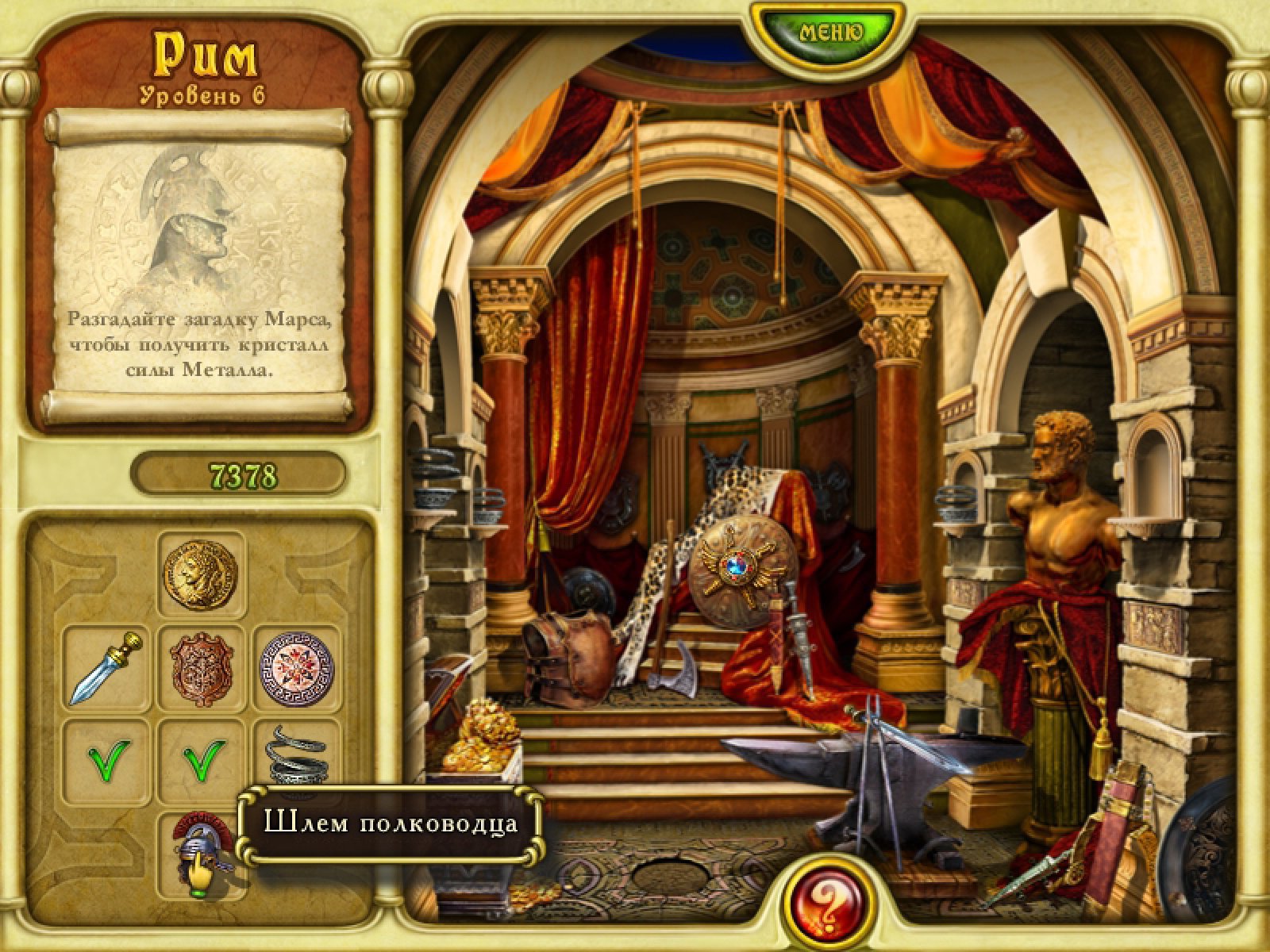Select the gold coin item slot

click(201, 574)
